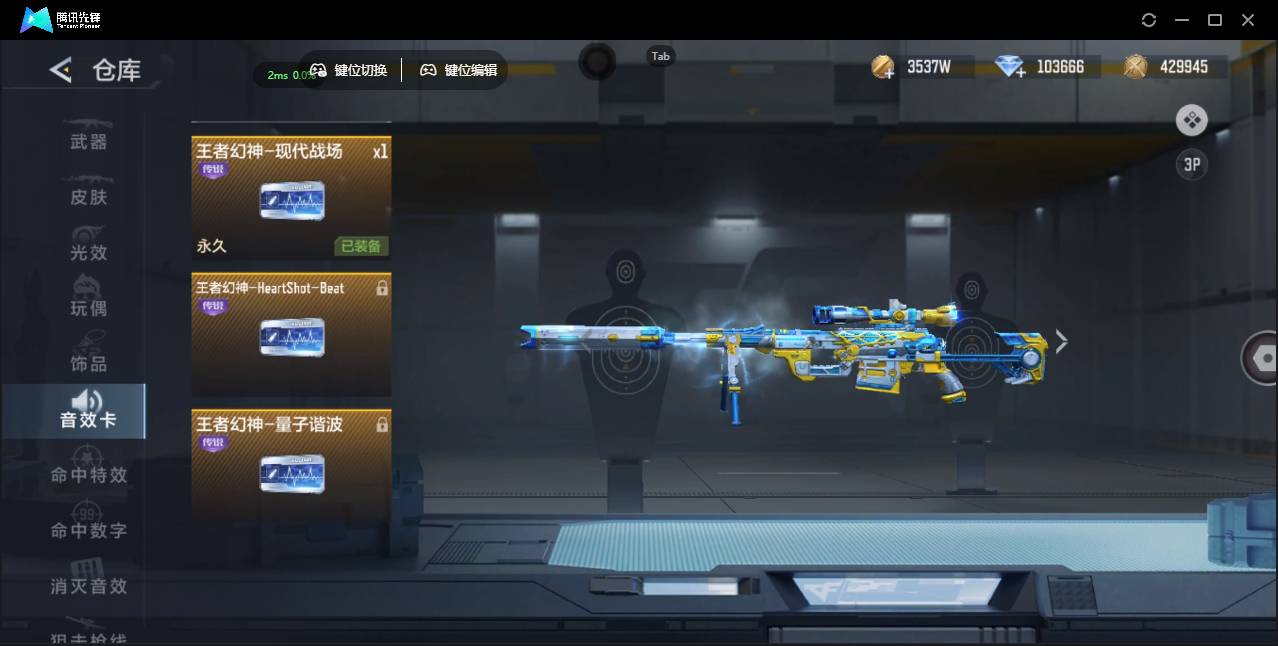Screen dimensions: 1278x646
Task: Choose the locked 王者幻神-HeartShot-Beat card
Action: pos(291,334)
